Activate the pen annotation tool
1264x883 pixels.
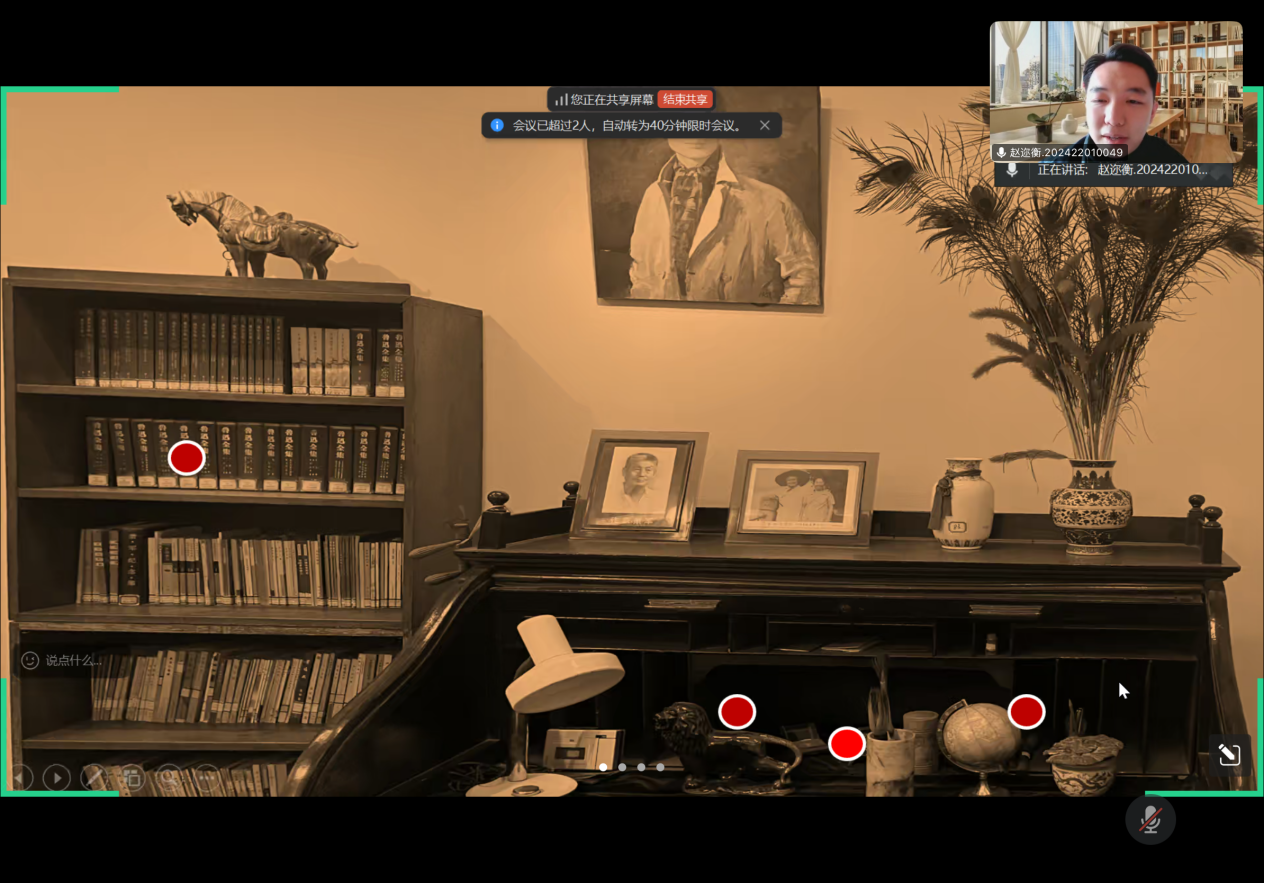tap(93, 778)
